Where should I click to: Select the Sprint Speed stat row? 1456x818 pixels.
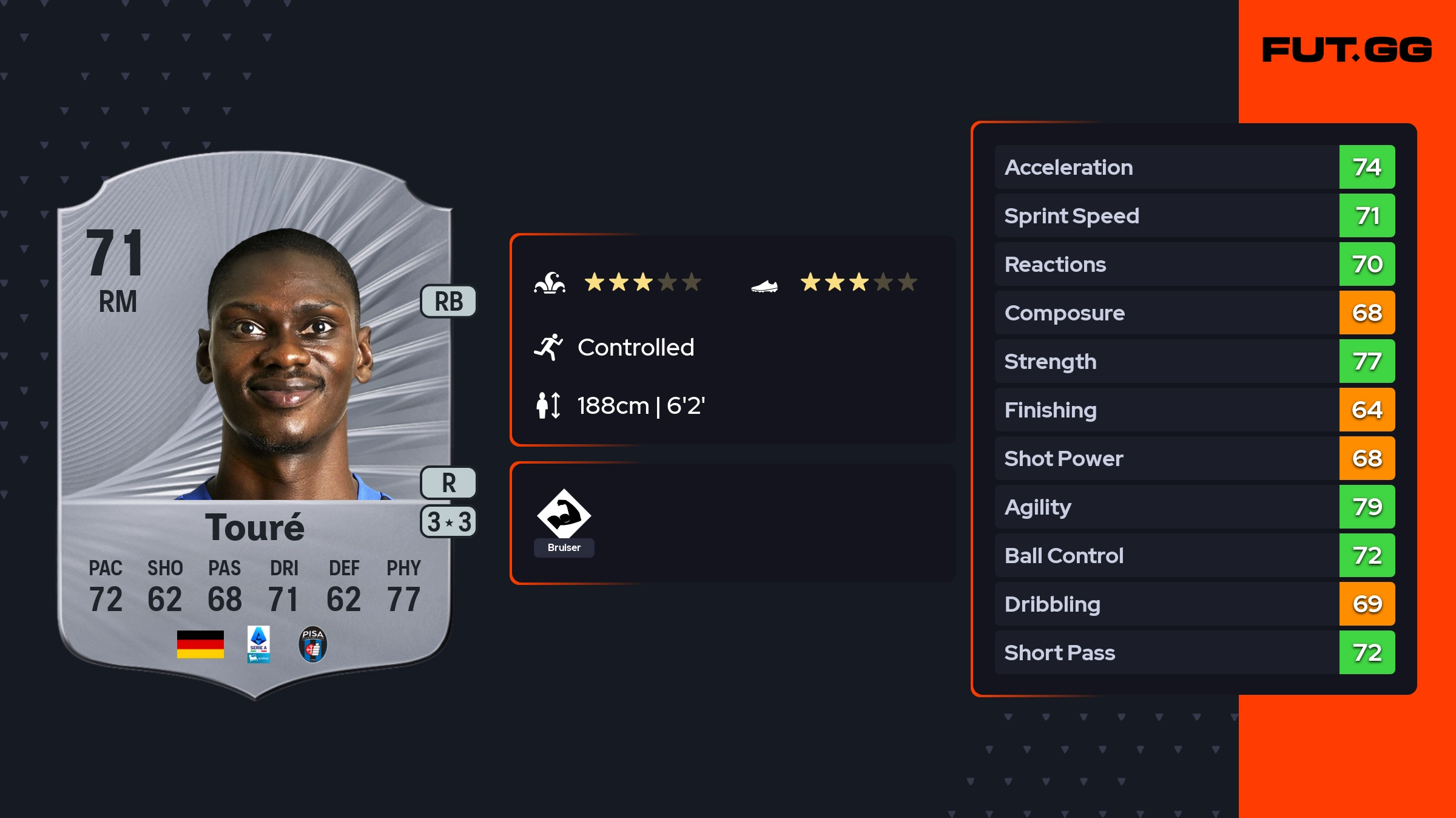[1194, 215]
